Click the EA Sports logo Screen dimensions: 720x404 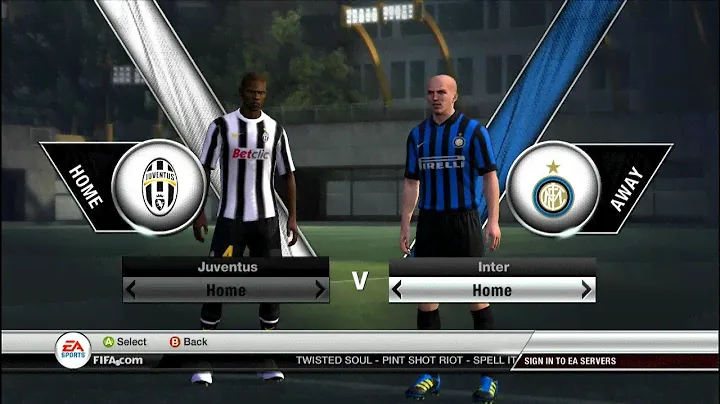coord(71,349)
